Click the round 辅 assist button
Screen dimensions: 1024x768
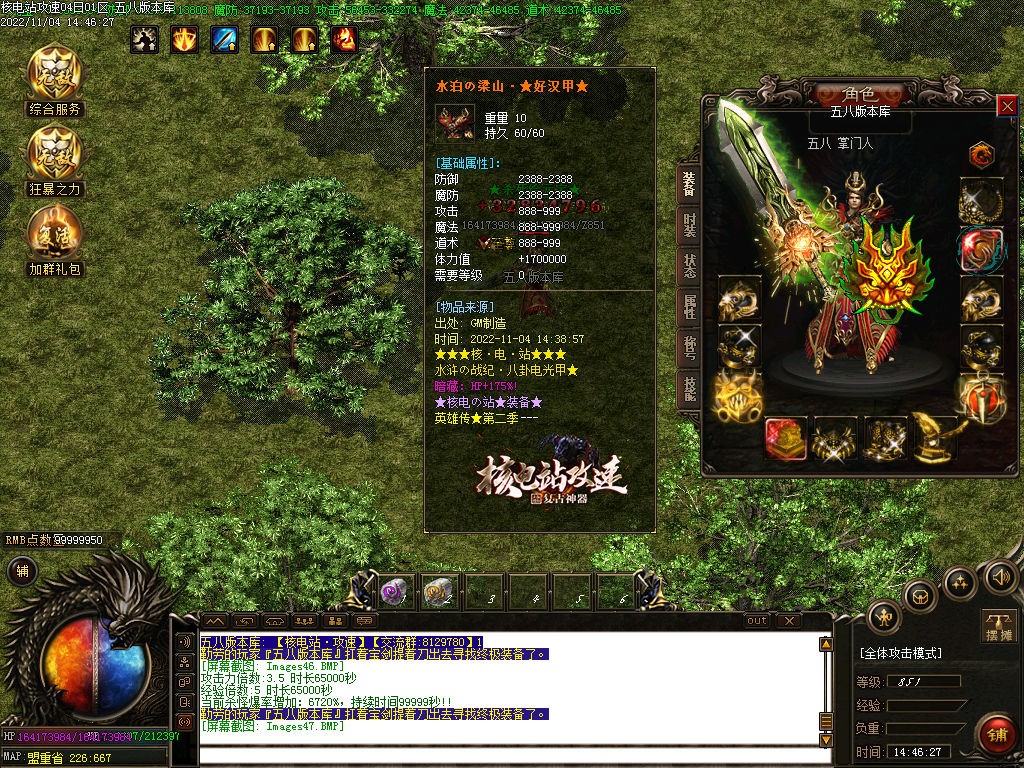coord(21,571)
